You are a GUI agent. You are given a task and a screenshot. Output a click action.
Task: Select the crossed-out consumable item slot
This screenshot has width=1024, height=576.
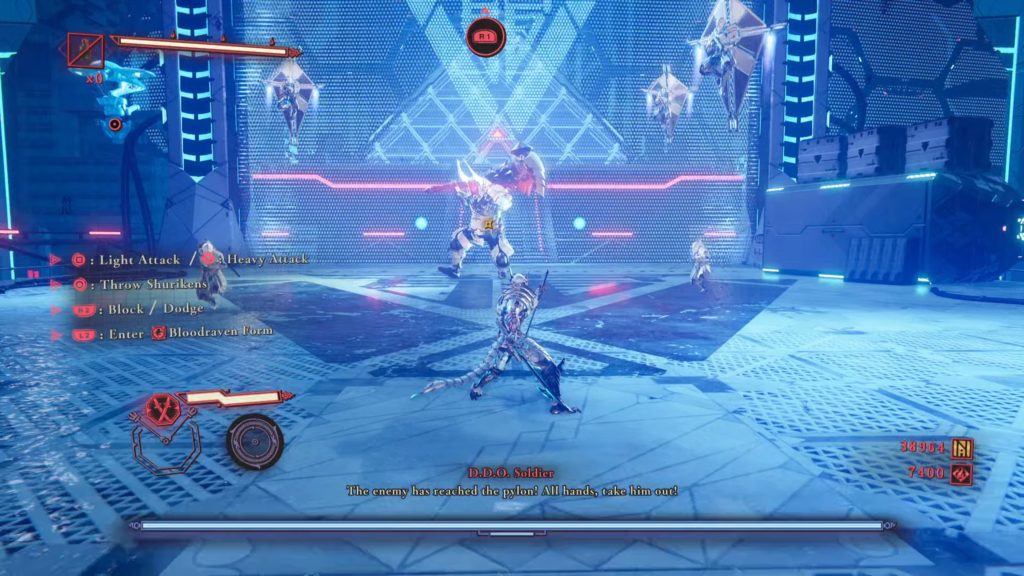tap(86, 48)
